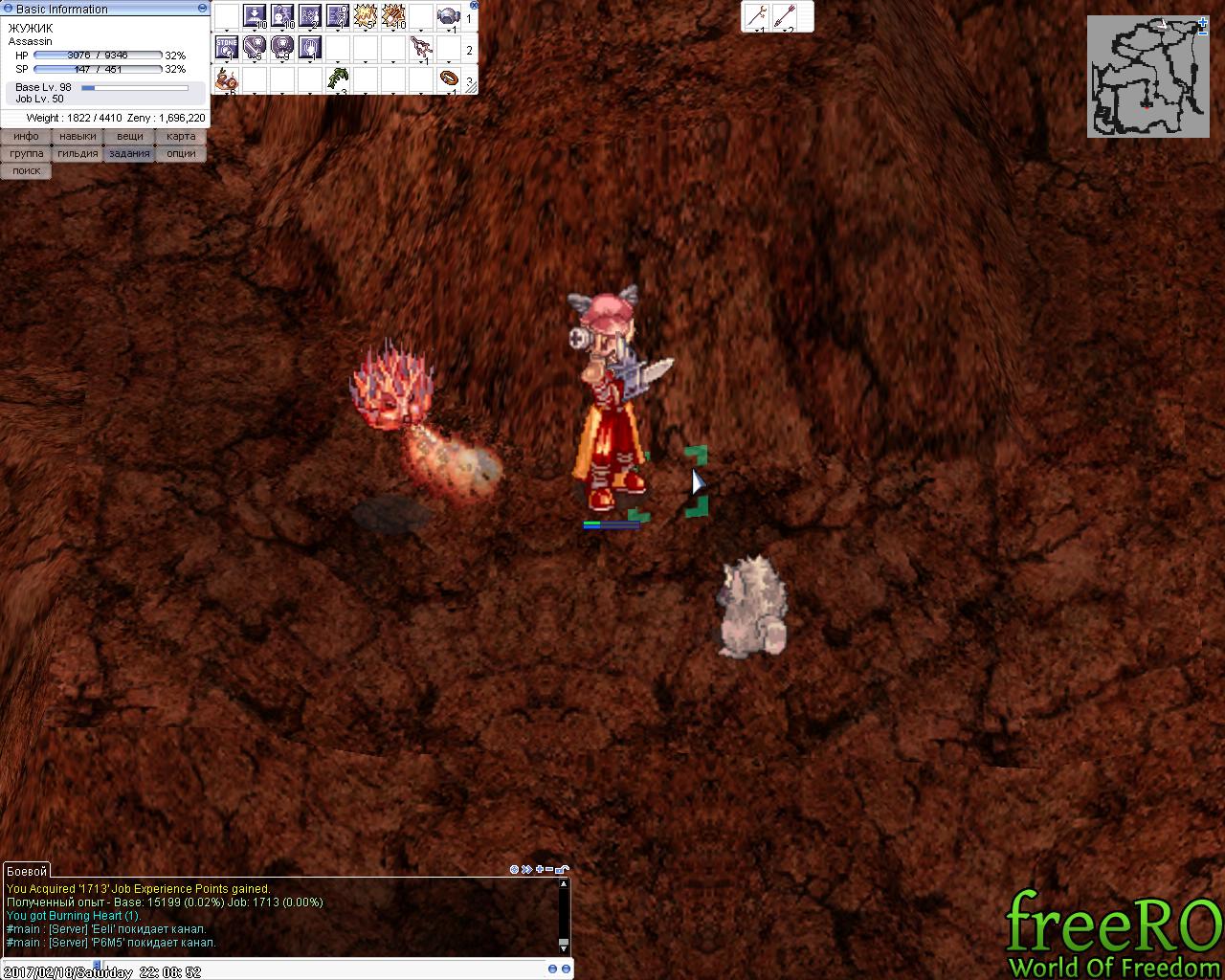1225x980 pixels.
Task: Open the инфо menu button
Action: pos(26,137)
